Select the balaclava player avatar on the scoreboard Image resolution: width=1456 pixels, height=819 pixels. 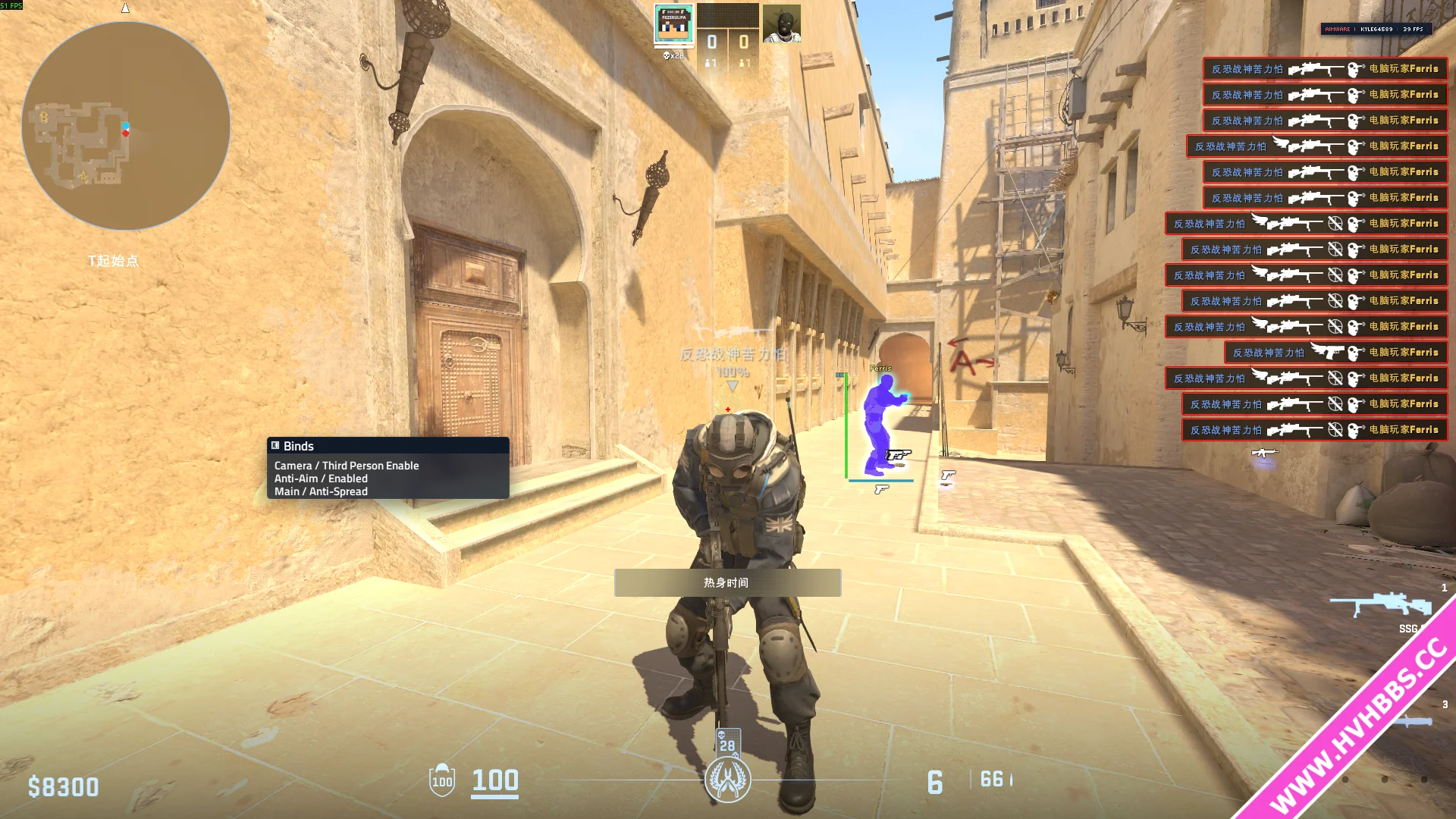781,24
